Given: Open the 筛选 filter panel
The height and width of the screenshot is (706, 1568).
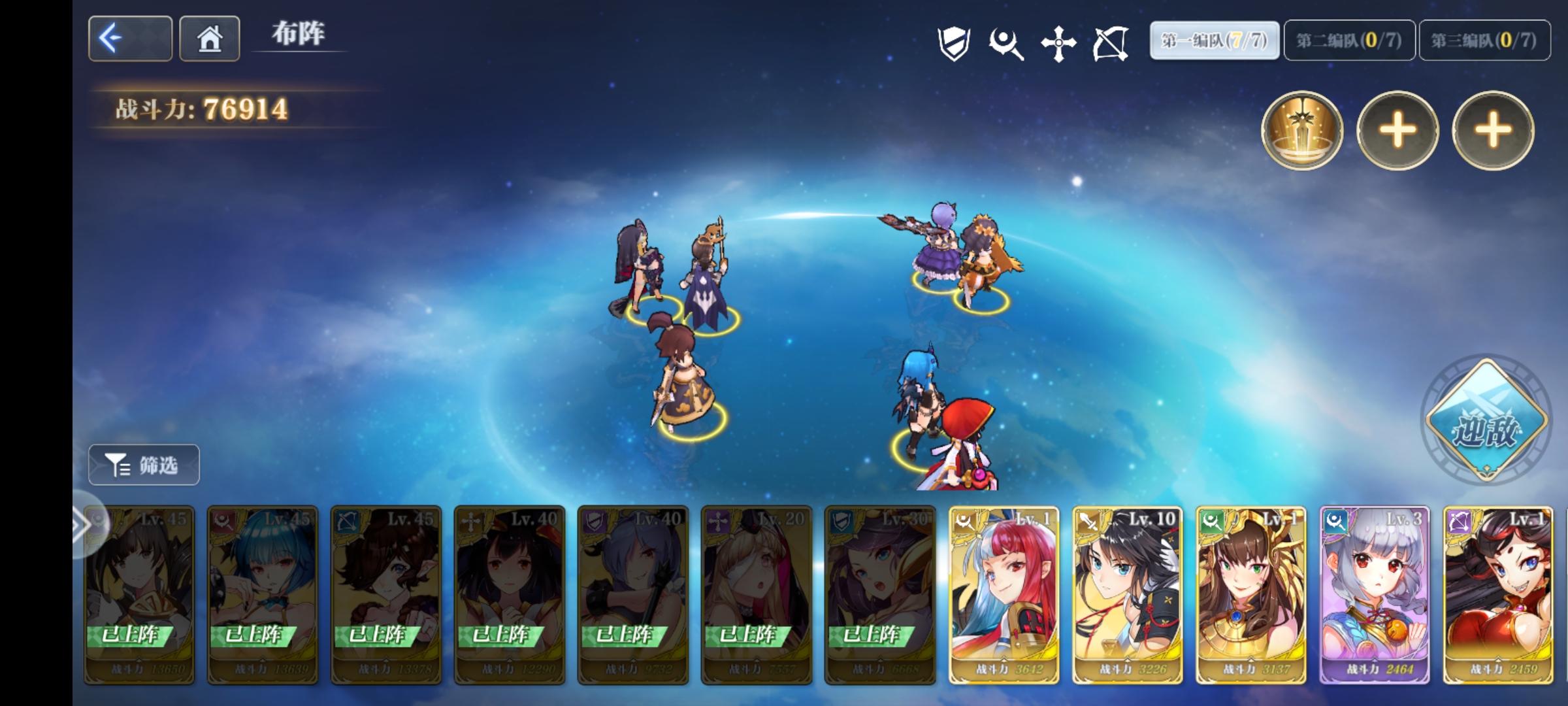Looking at the screenshot, I should (x=143, y=465).
